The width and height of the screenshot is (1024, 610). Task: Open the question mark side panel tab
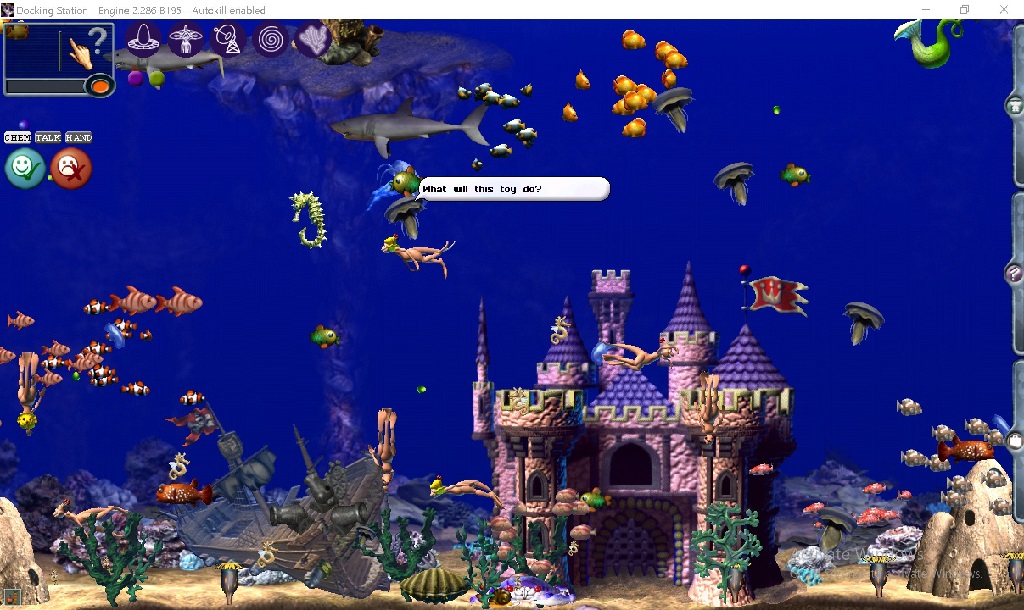point(1015,272)
